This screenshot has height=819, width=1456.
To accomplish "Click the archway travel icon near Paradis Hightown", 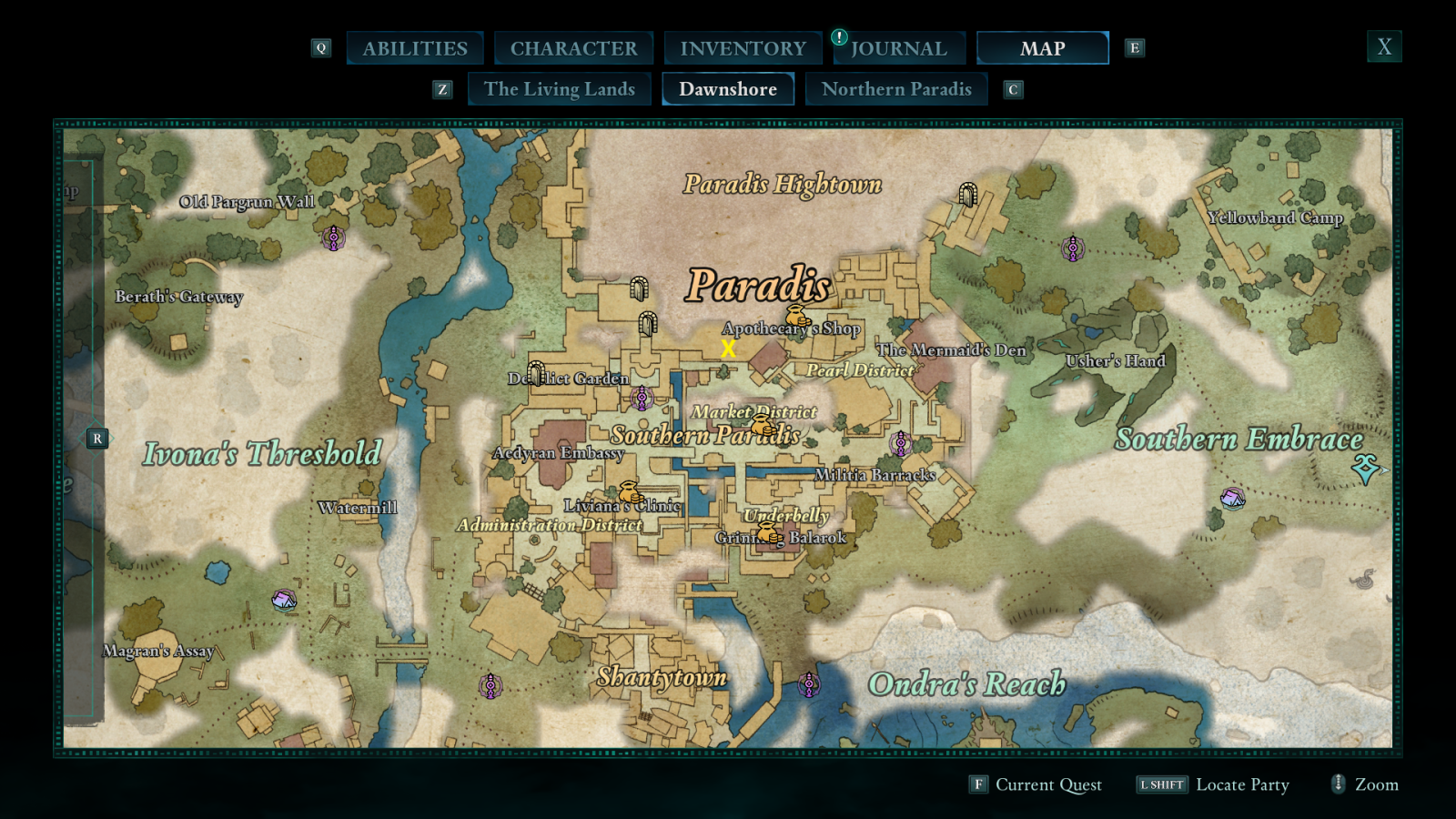I will [966, 194].
